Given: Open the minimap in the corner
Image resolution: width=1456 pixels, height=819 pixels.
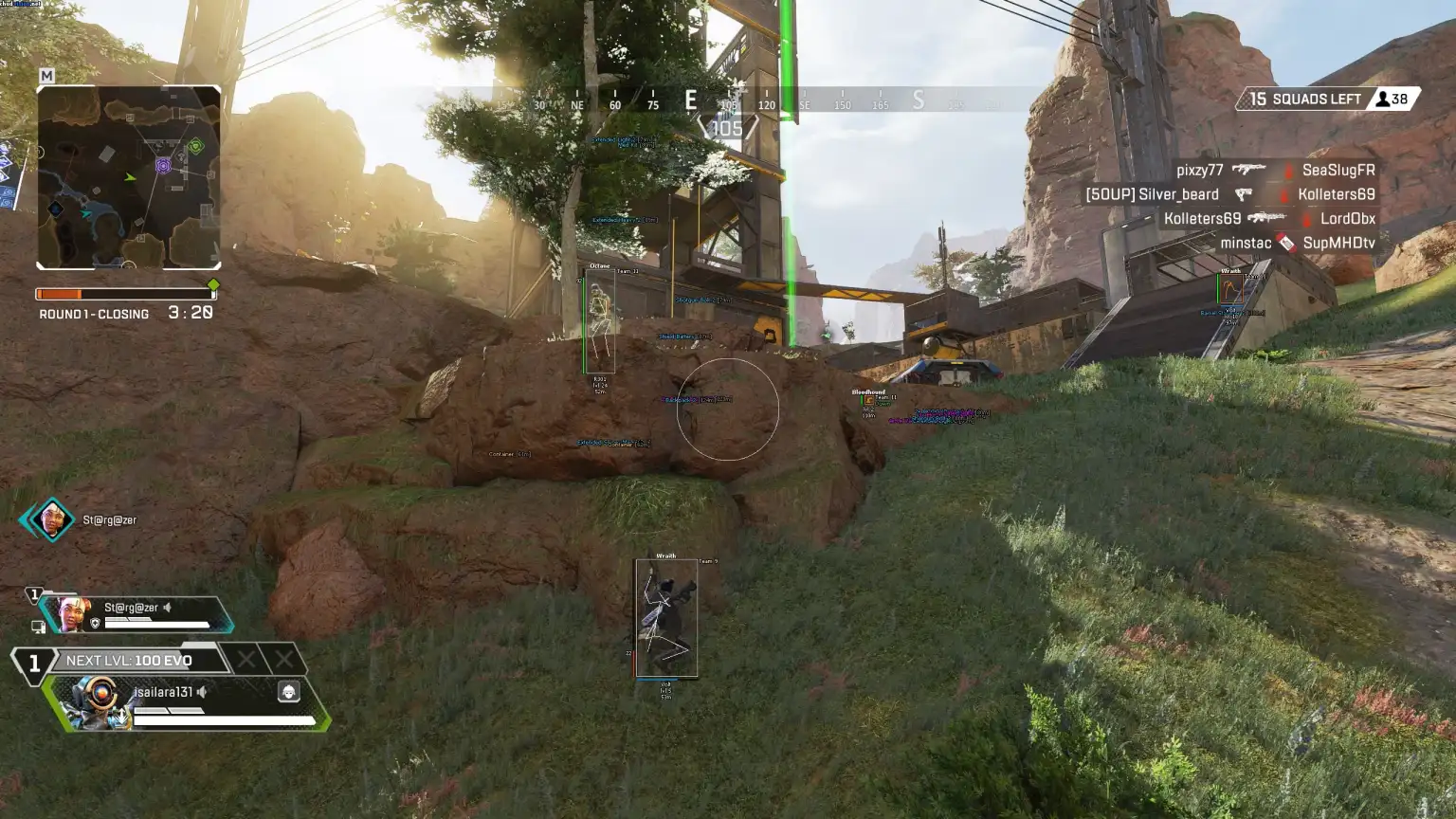Looking at the screenshot, I should click(x=129, y=177).
